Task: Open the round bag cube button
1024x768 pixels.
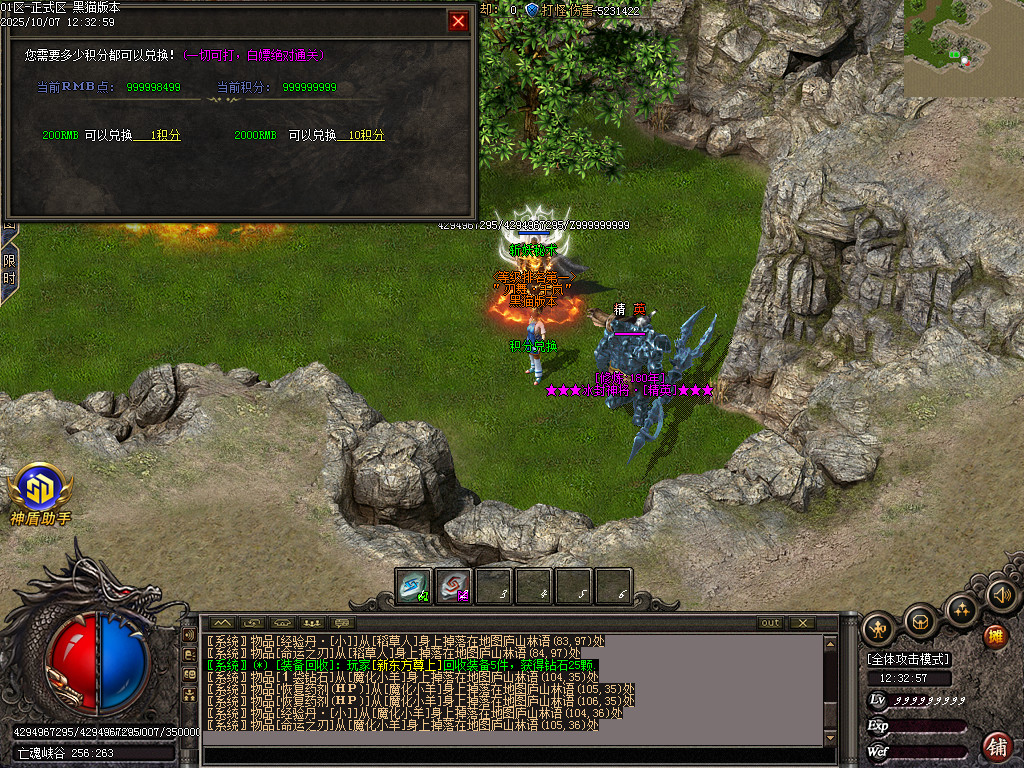Action: tap(920, 621)
